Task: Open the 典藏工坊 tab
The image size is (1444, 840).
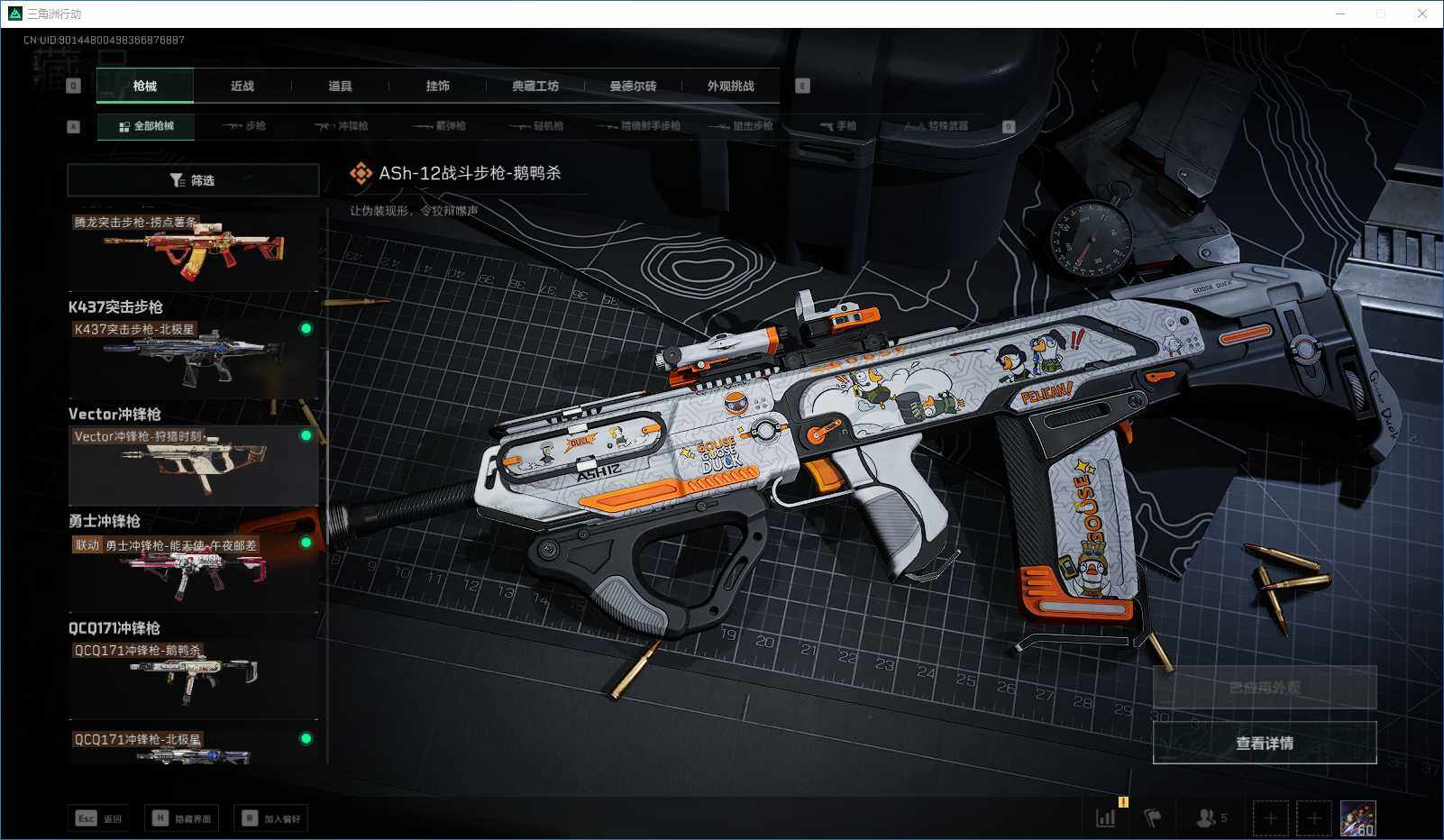Action: point(535,87)
